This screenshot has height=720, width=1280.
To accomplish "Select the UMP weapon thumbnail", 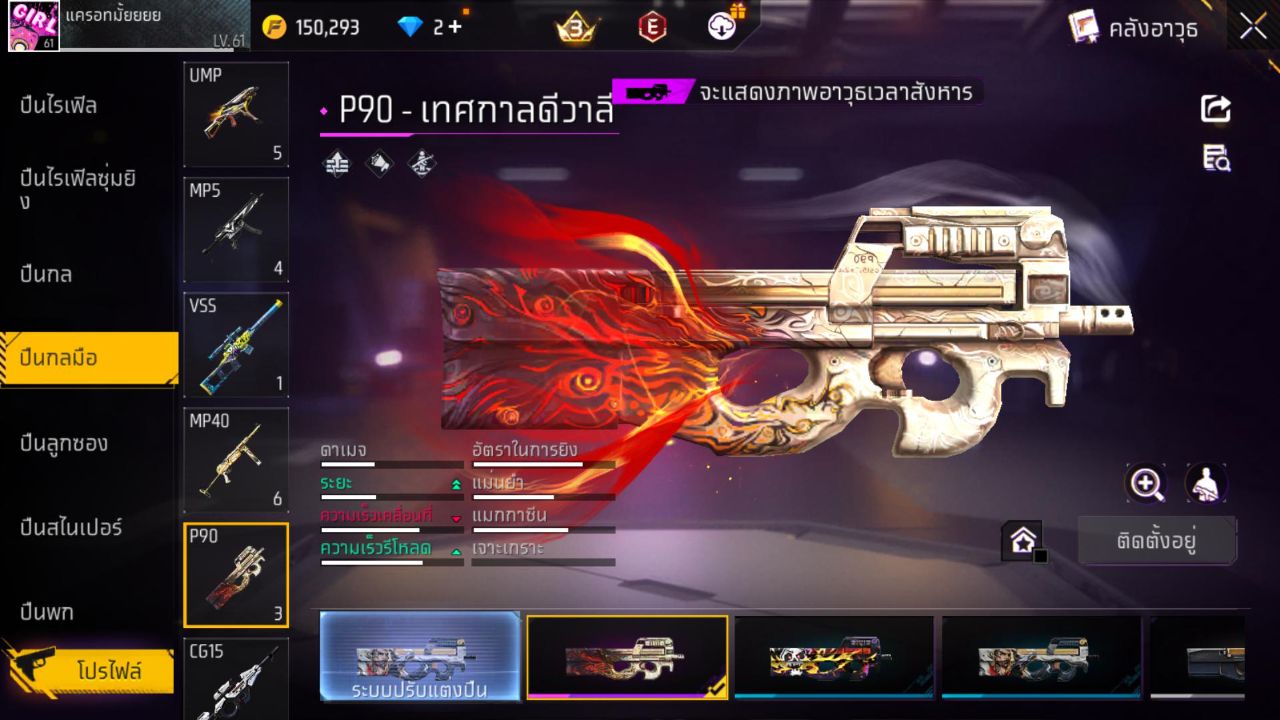I will (236, 113).
